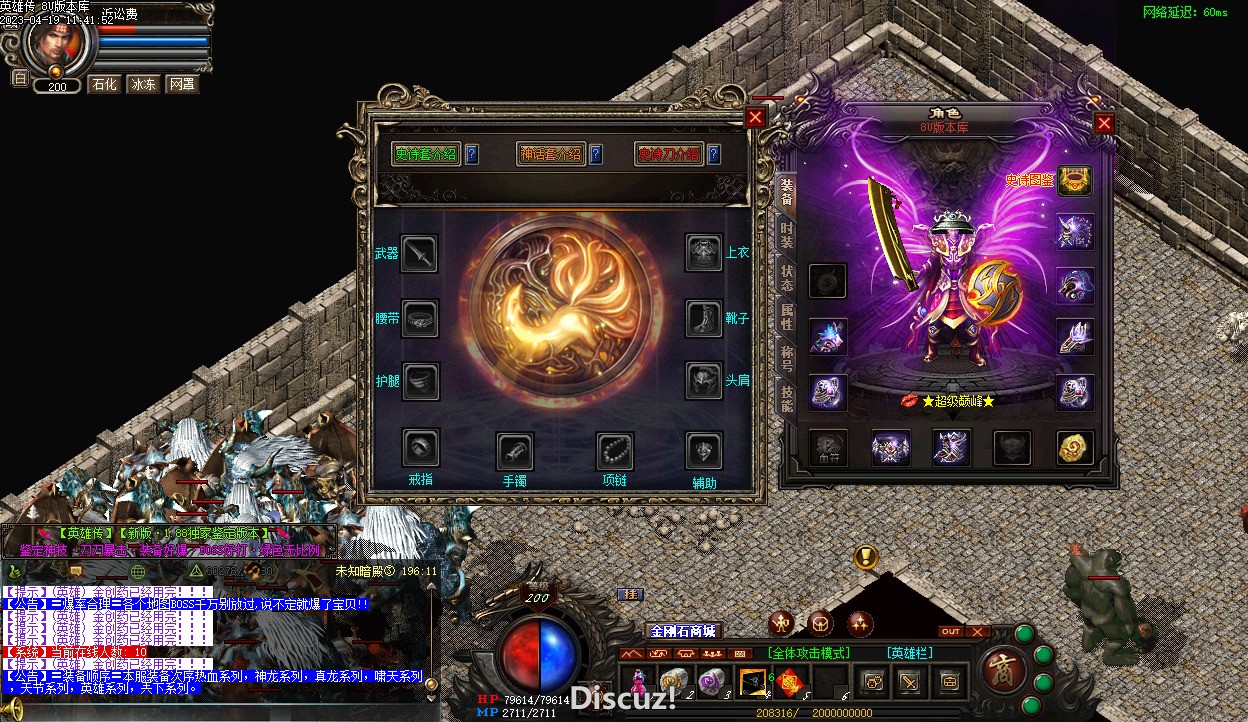Select the 武器 weapon slot

coord(419,254)
